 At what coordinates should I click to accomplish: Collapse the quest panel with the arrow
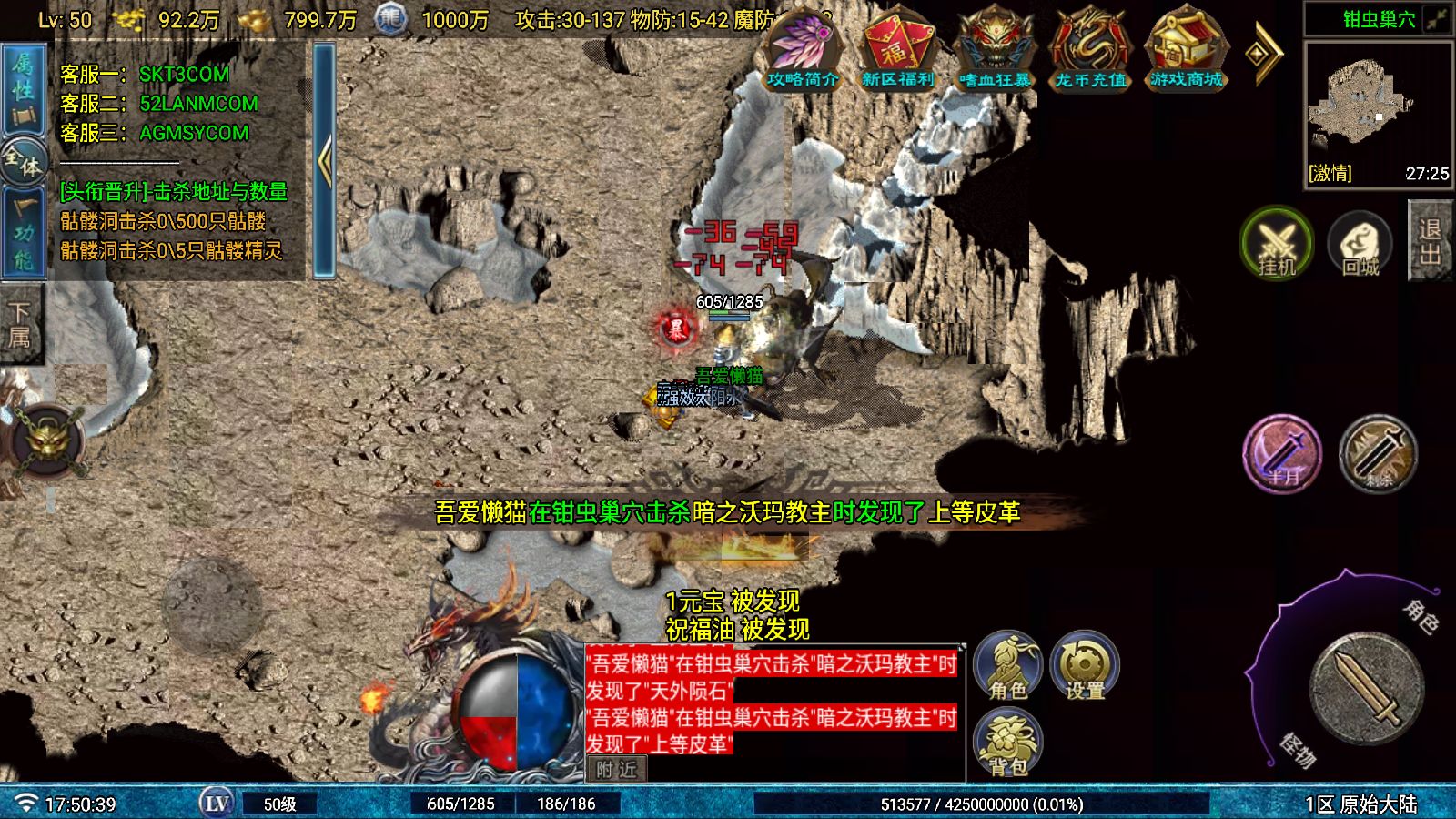pyautogui.click(x=324, y=162)
